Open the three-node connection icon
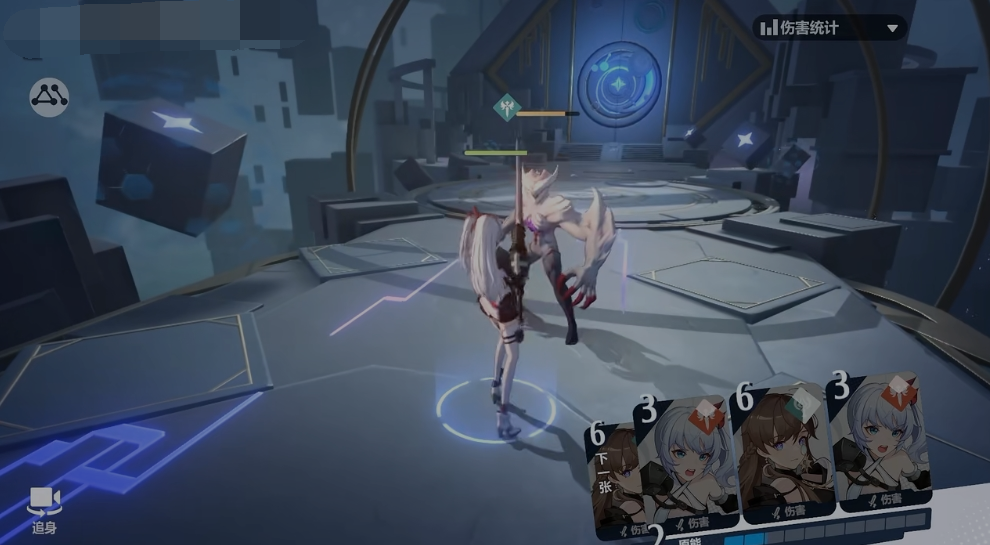Viewport: 990px width, 545px height. (49, 97)
